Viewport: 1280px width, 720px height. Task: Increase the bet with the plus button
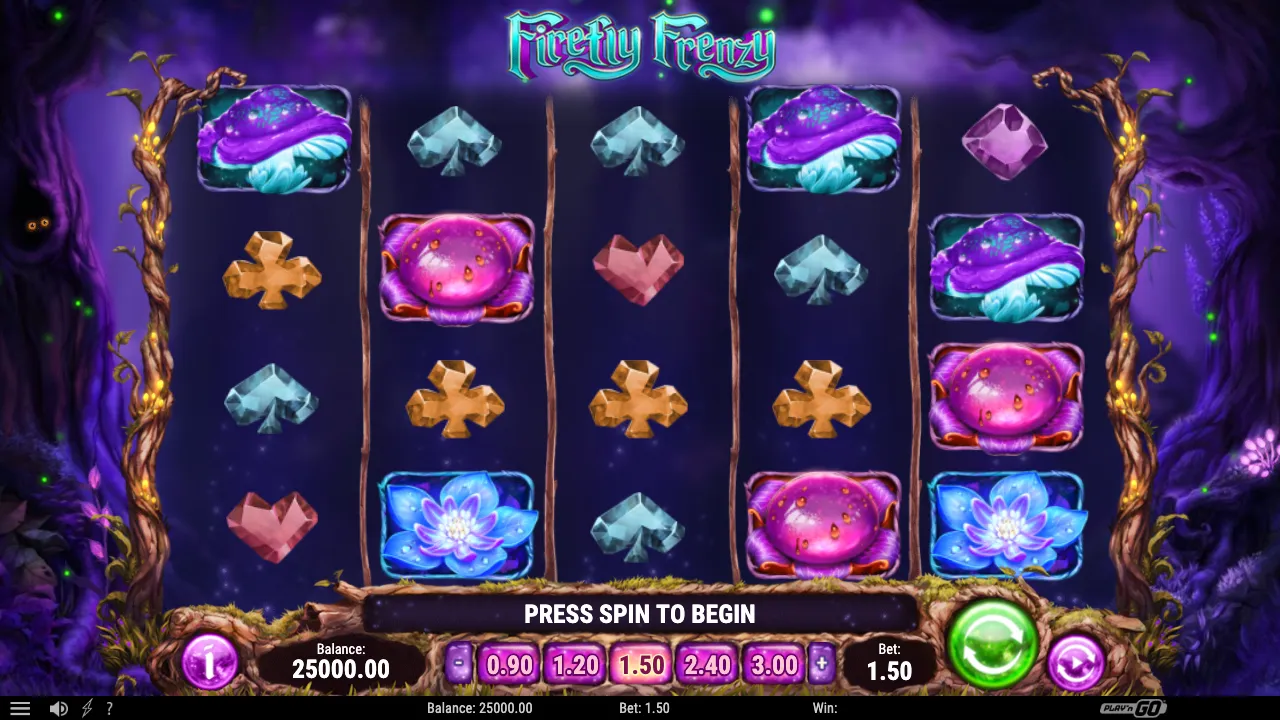(822, 661)
